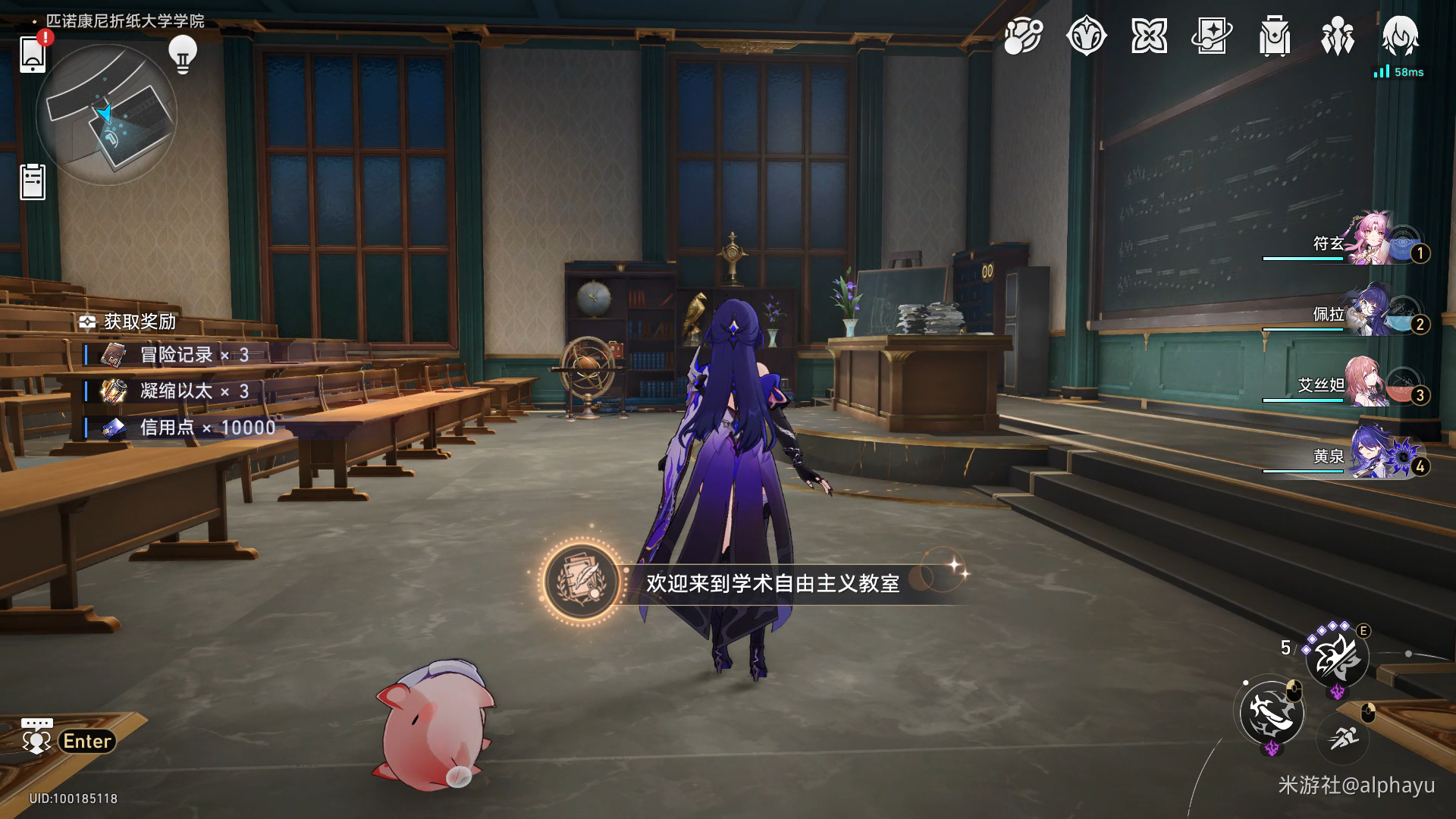Use the basic attack icon
This screenshot has width=1456, height=819.
coord(1272,712)
